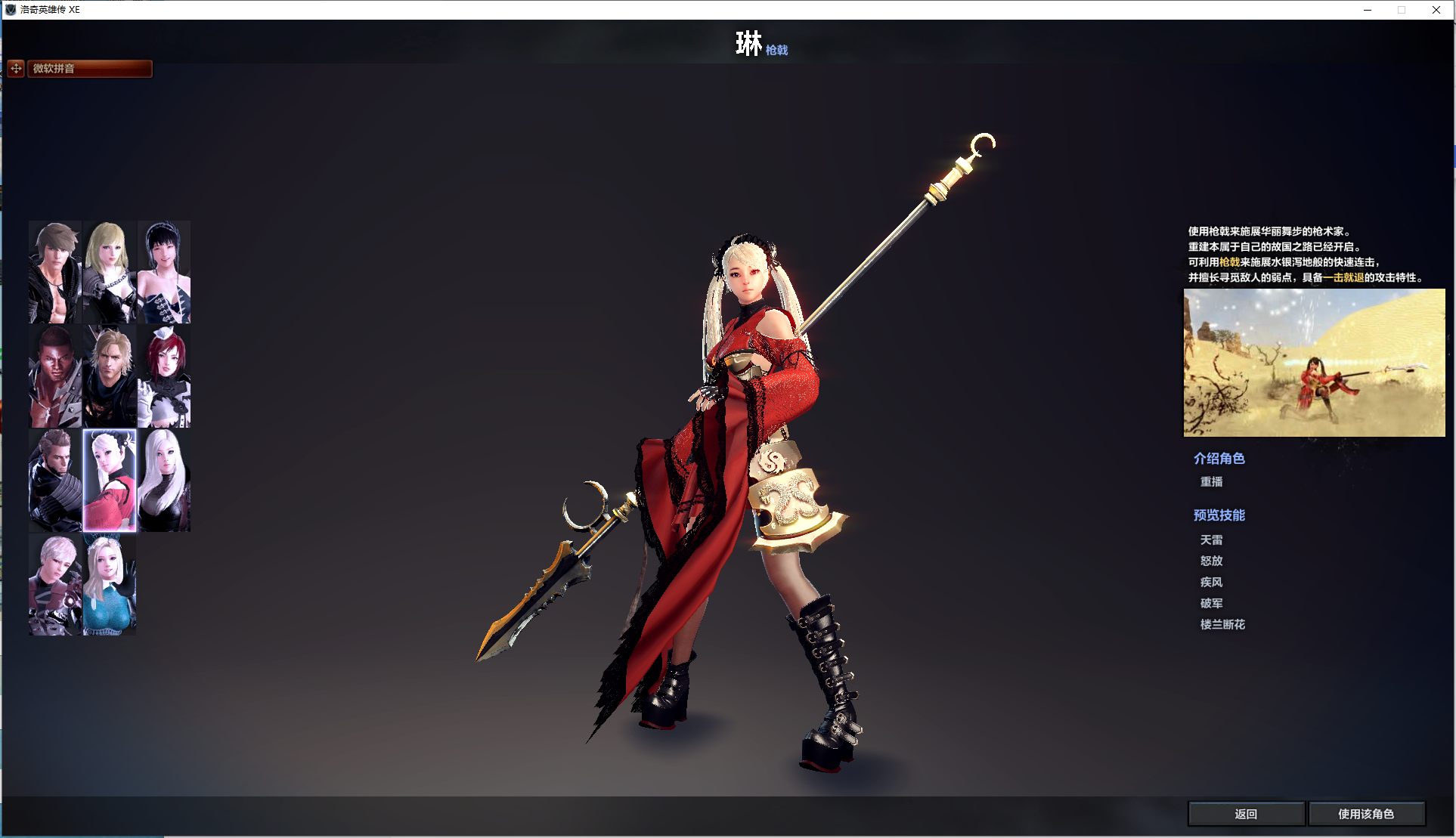The image size is (1456, 838).
Task: Replay the intro via 重播
Action: (x=1211, y=482)
